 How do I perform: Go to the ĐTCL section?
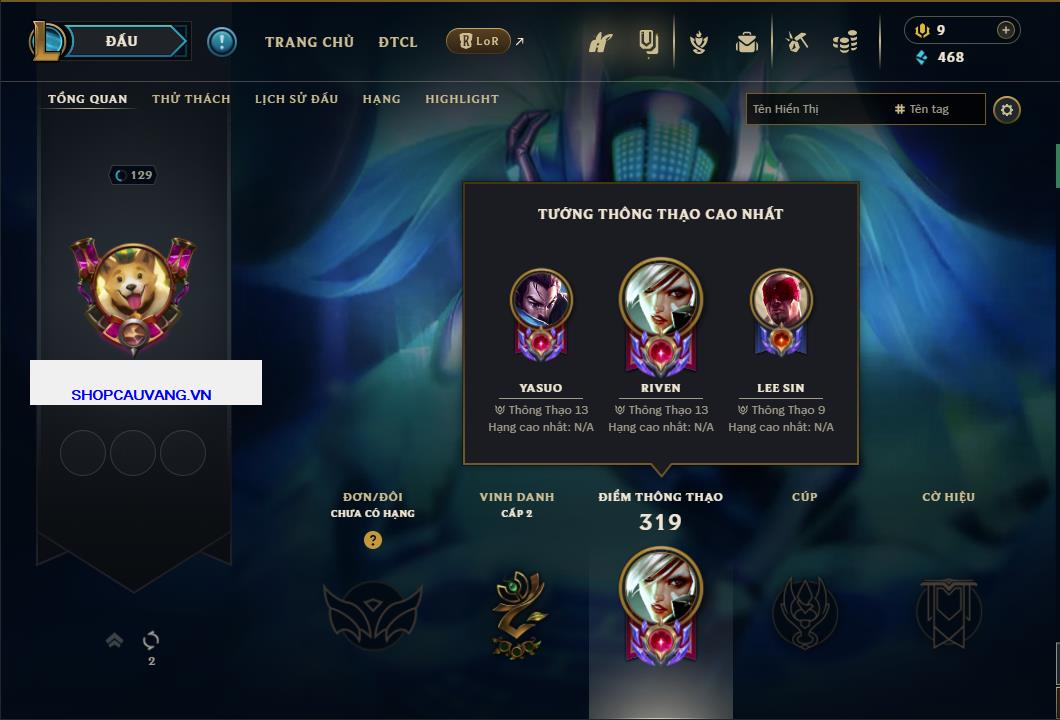point(398,42)
